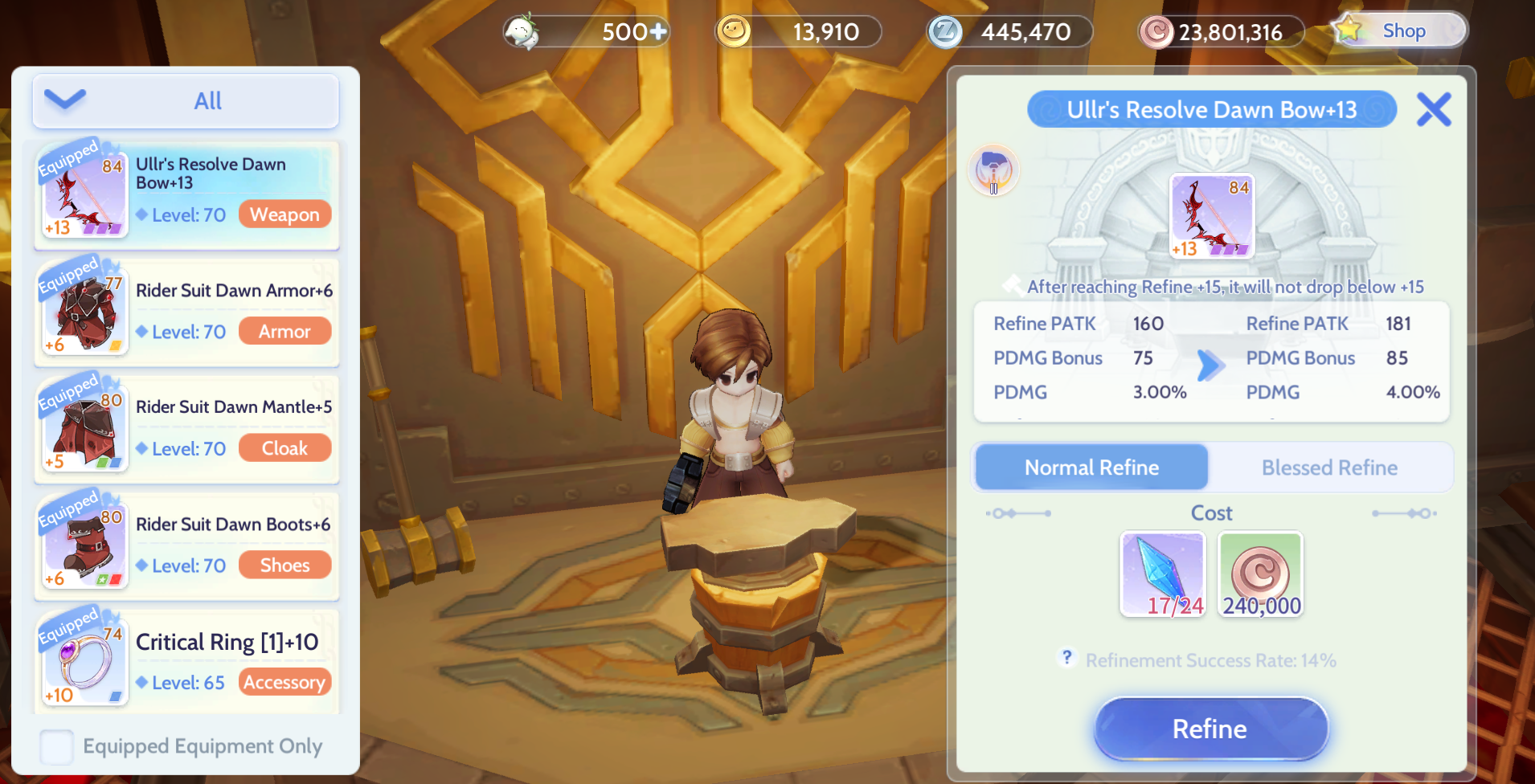Screen dimensions: 1535x784
Task: Click the crystal shard cost icon
Action: [x=1162, y=574]
